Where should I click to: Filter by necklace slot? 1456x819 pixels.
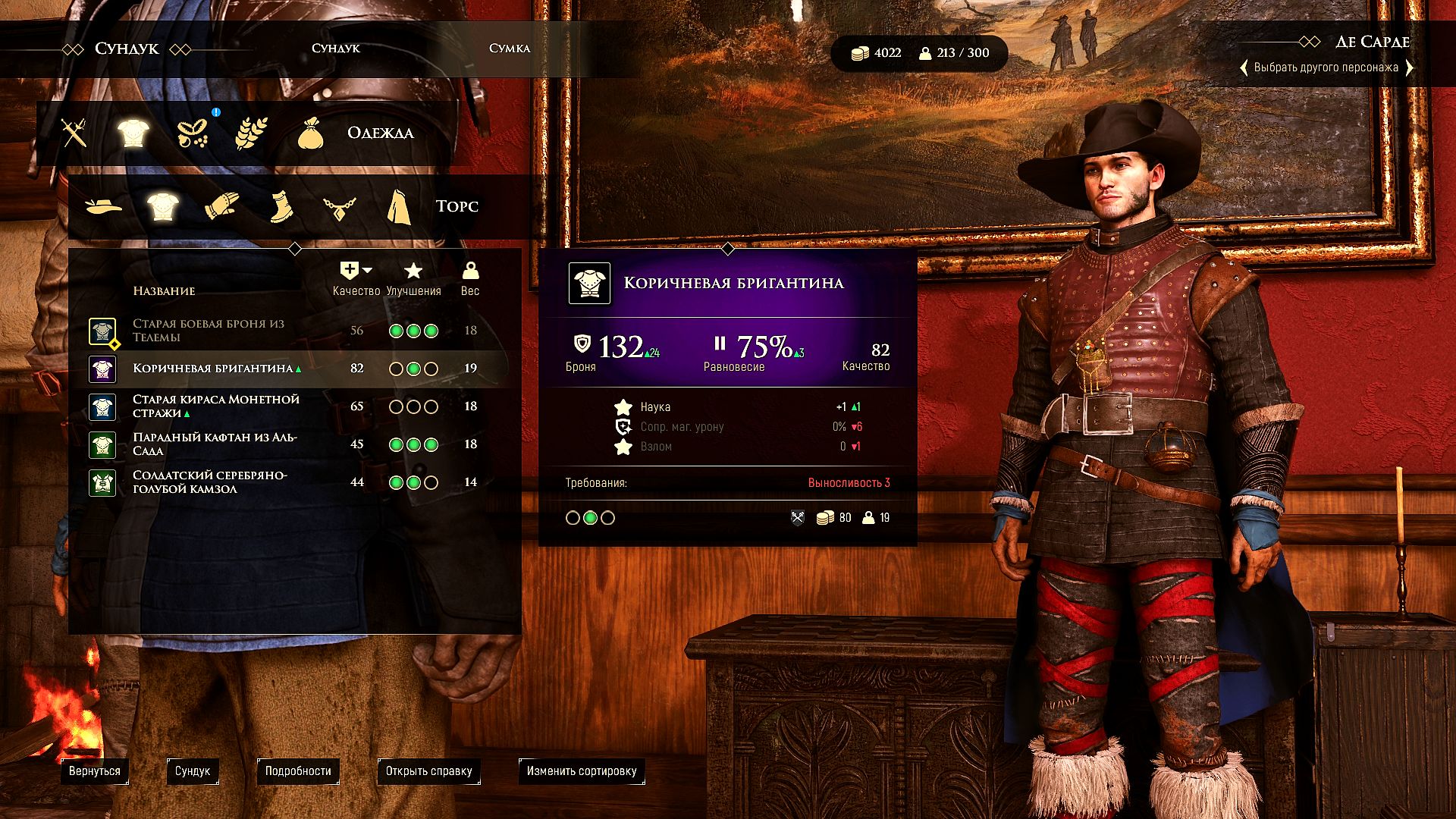click(x=339, y=207)
